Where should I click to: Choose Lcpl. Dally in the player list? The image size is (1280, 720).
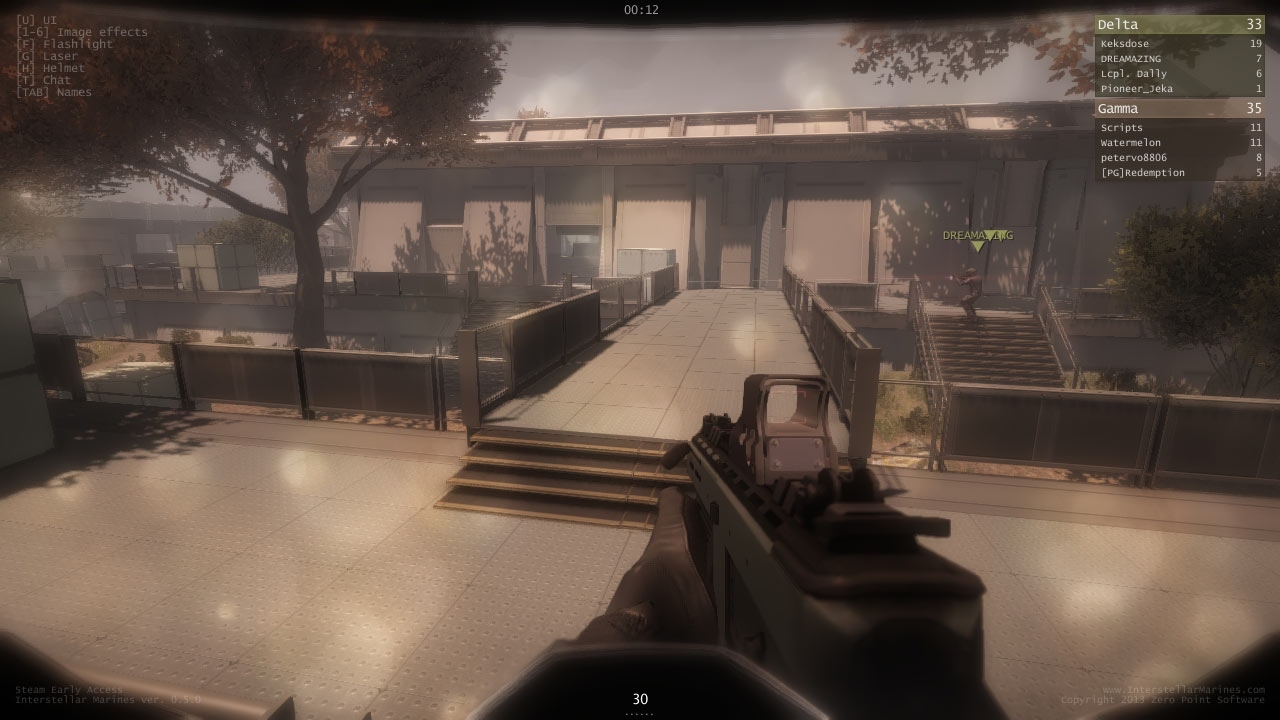pyautogui.click(x=1179, y=74)
